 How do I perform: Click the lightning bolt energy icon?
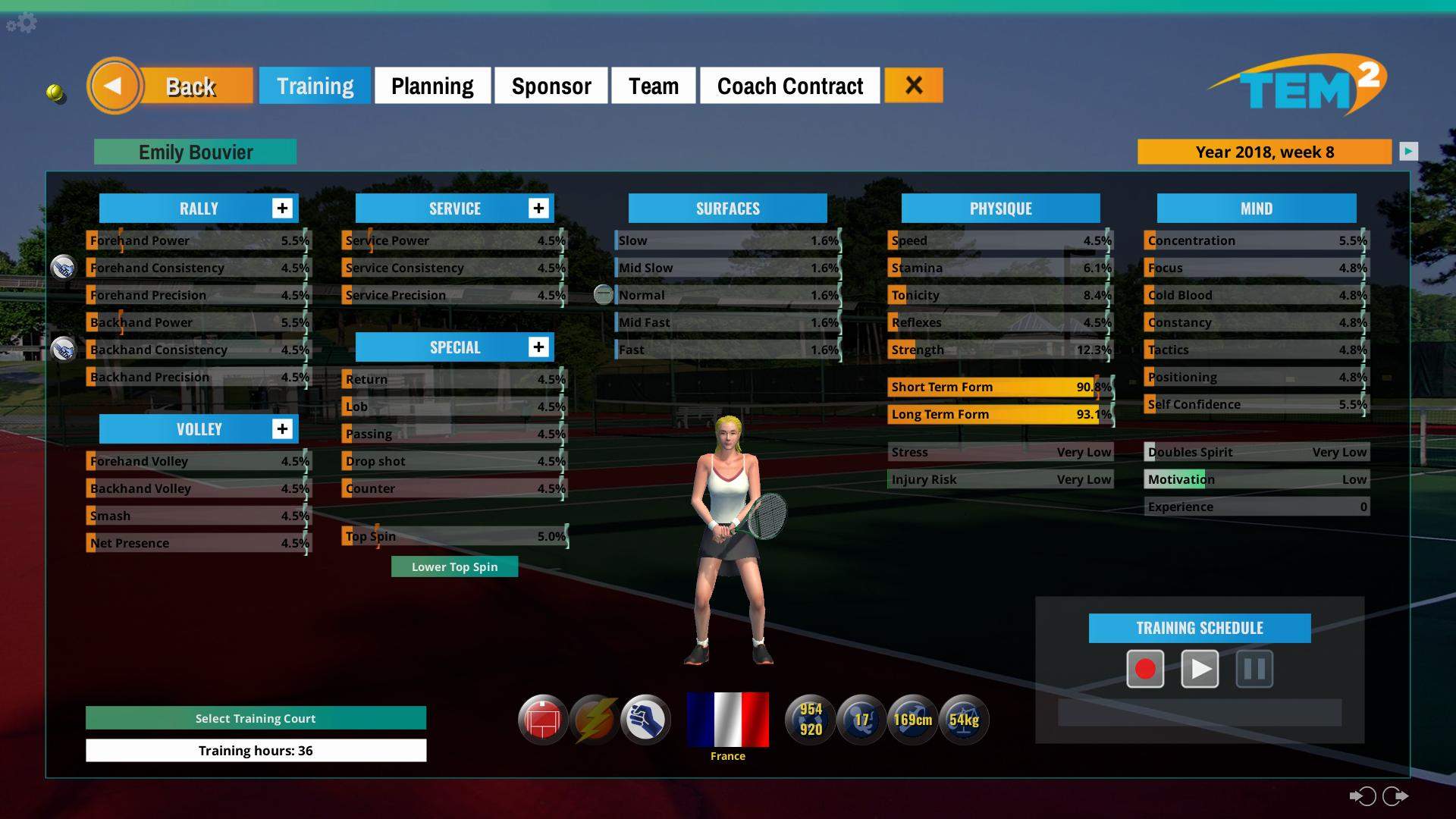click(594, 719)
